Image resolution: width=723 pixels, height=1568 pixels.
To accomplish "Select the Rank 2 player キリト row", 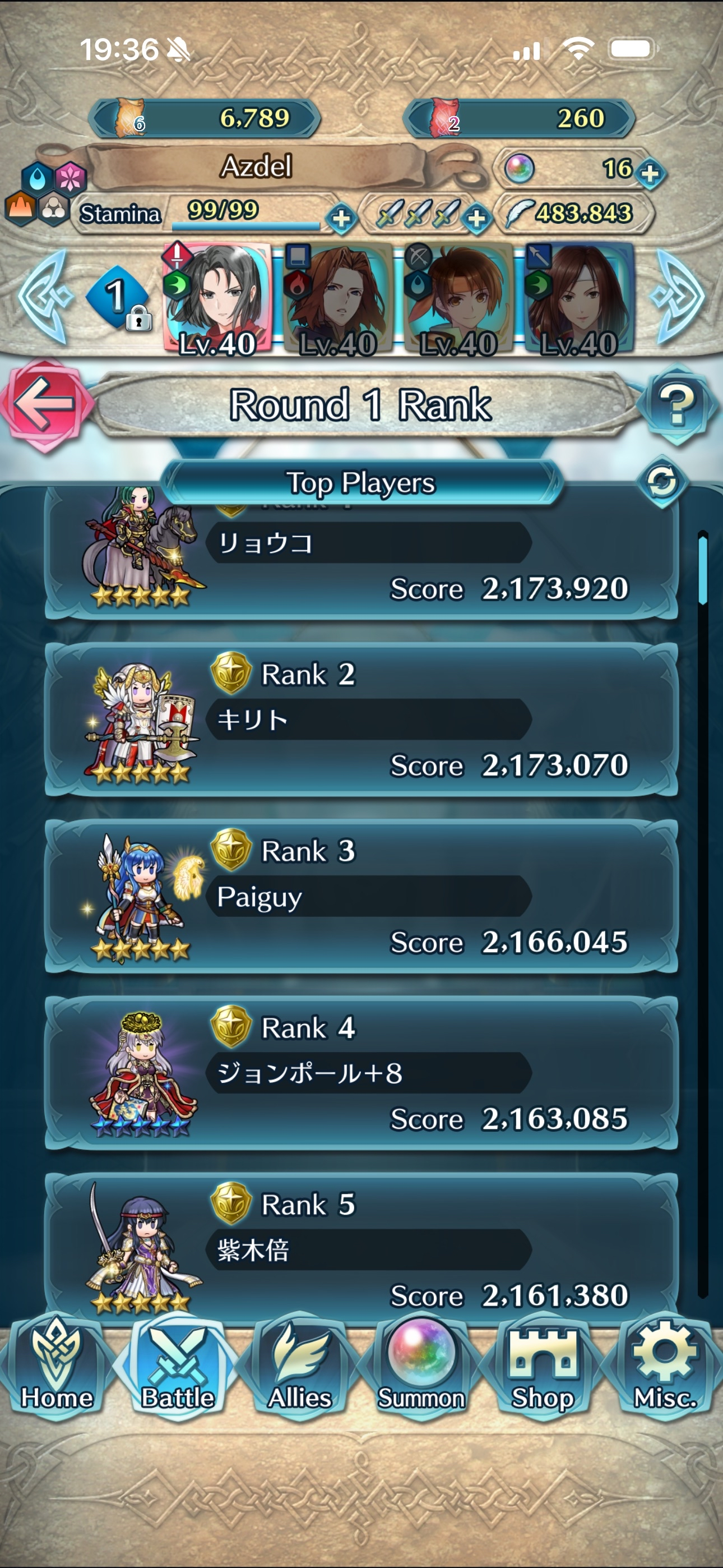I will (361, 720).
